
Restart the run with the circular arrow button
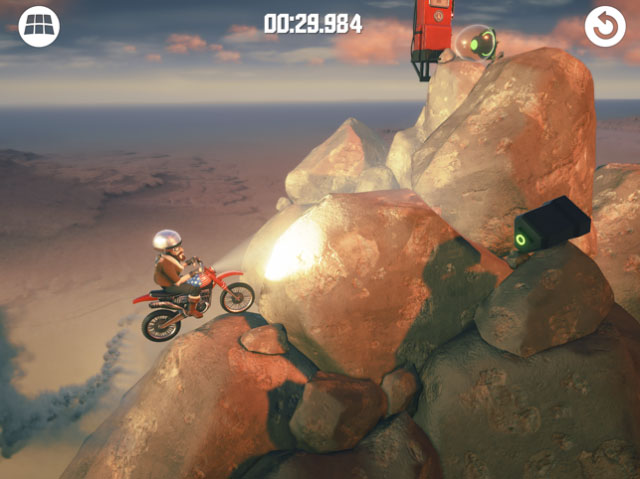coord(605,27)
